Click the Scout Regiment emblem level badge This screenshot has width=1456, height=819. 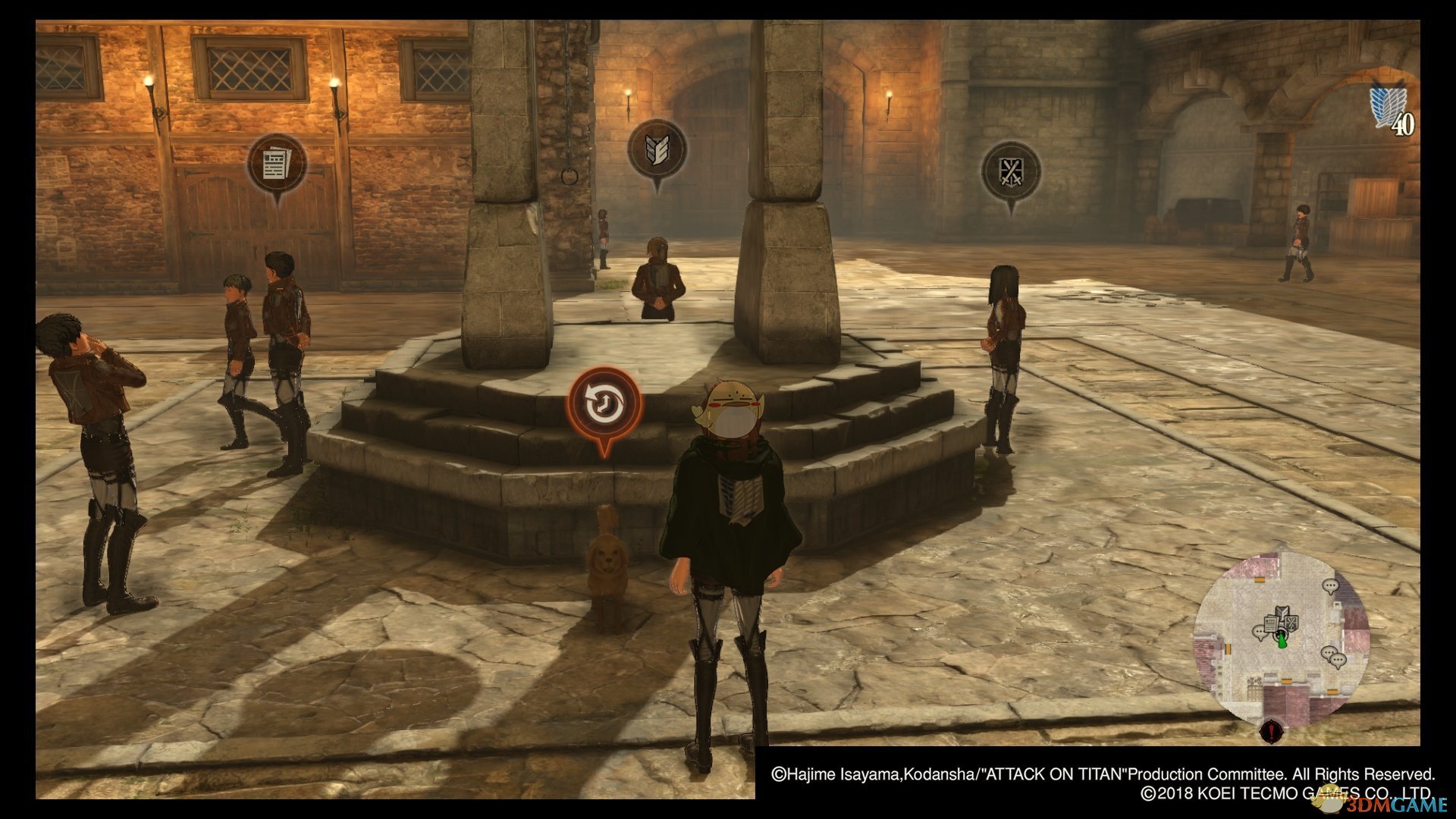tap(1392, 111)
